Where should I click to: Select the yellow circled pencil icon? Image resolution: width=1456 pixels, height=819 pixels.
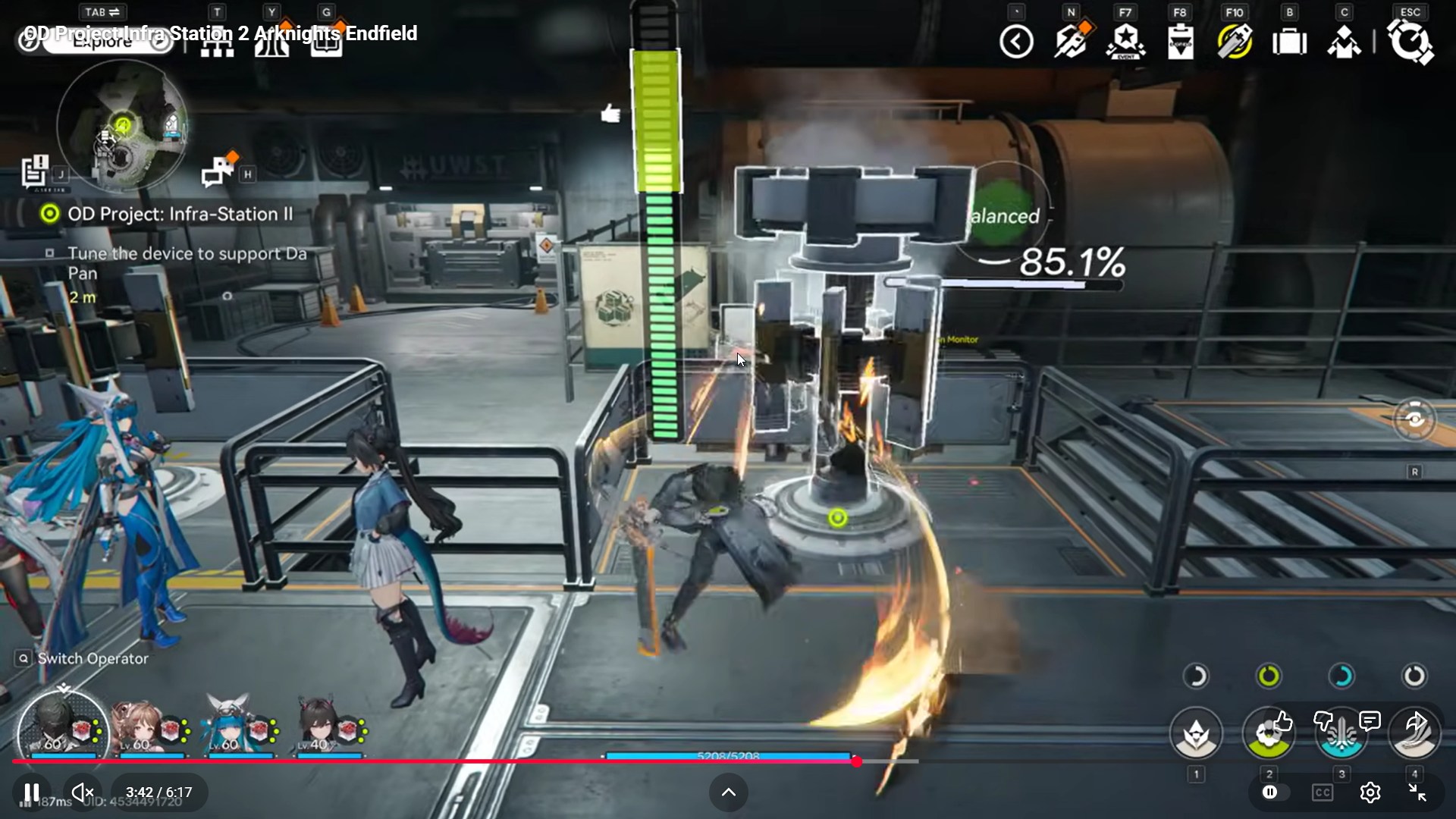coord(1235,42)
